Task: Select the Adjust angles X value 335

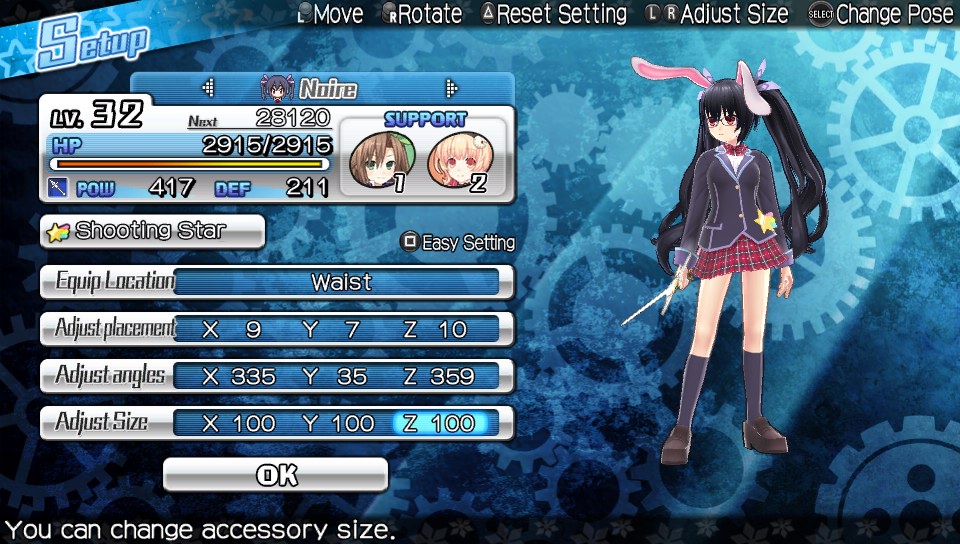Action: tap(239, 376)
